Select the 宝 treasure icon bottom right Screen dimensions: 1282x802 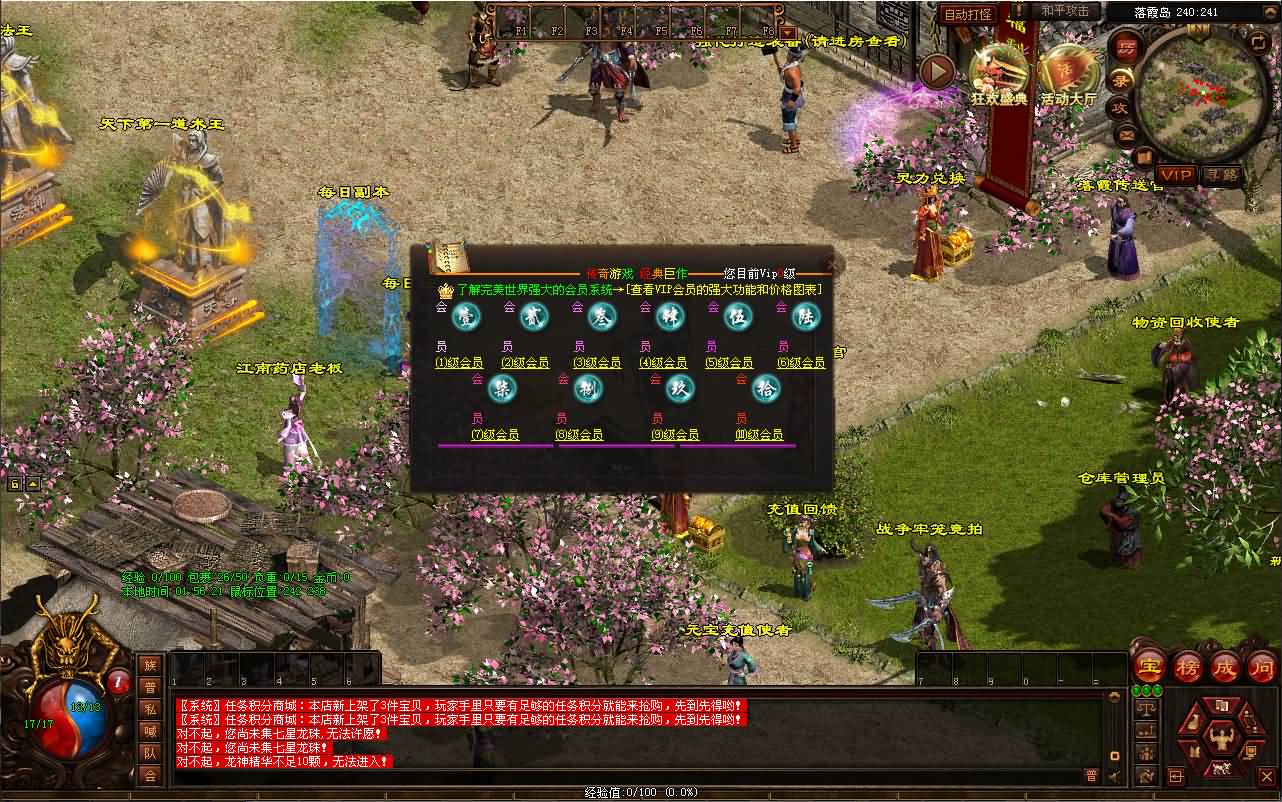1148,666
